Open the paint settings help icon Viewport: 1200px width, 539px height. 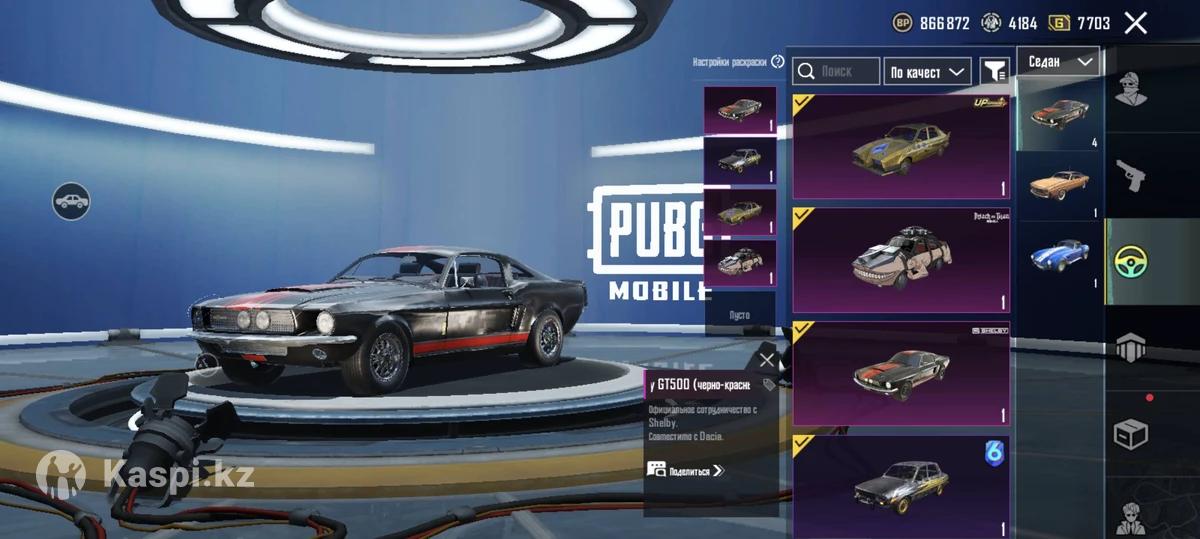pyautogui.click(x=777, y=62)
